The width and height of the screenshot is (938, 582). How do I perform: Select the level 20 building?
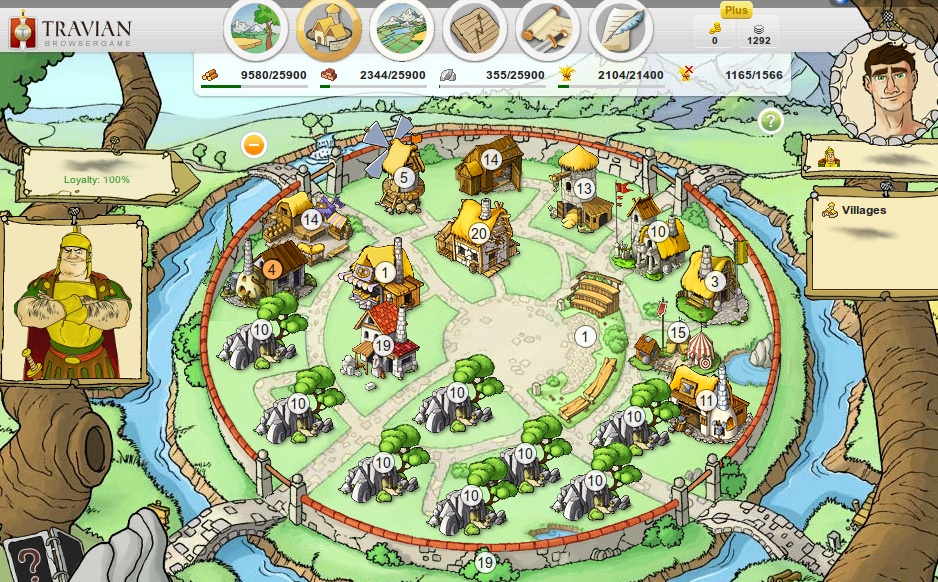(x=478, y=233)
